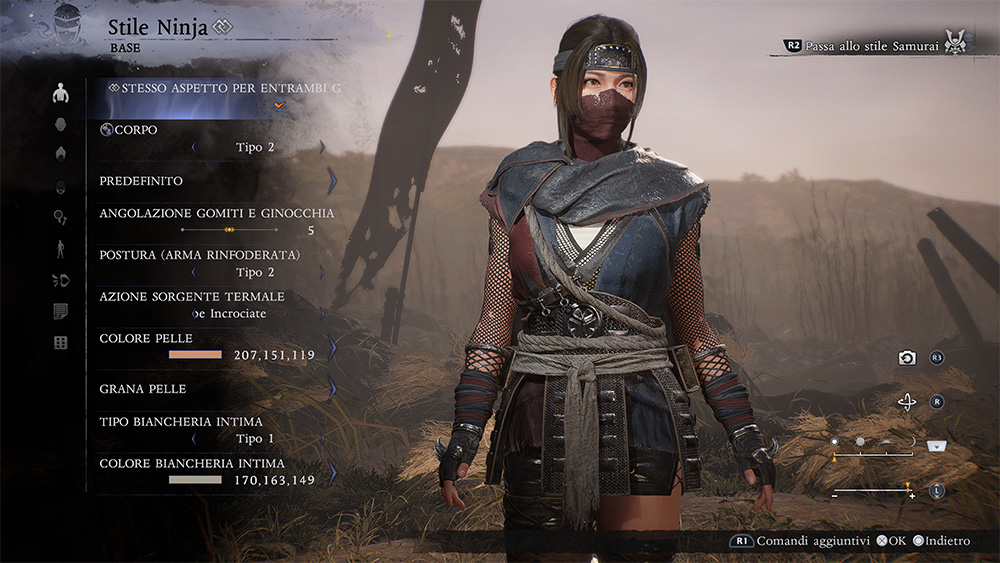Open the Colore Pelle skin color swatch
Image resolution: width=1000 pixels, height=563 pixels.
tap(195, 355)
